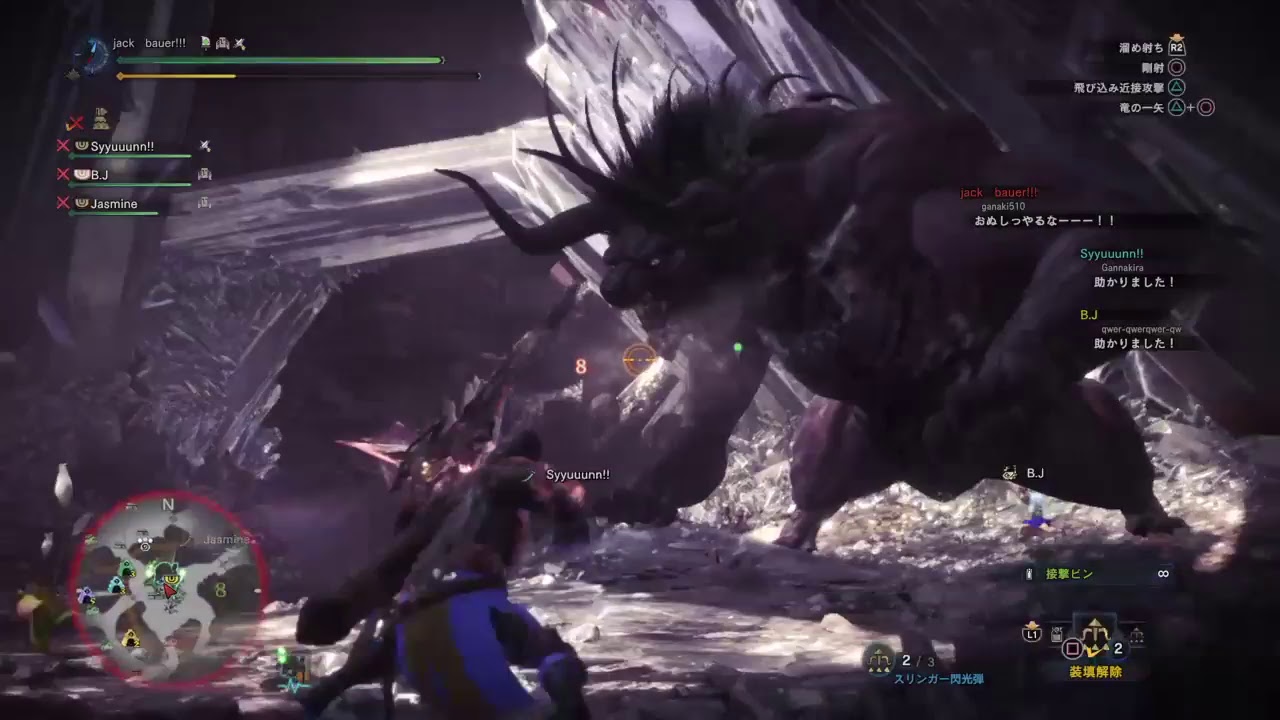Image resolution: width=1280 pixels, height=720 pixels.
Task: Click the L1 radial menu prompt icon
Action: [x=1032, y=634]
